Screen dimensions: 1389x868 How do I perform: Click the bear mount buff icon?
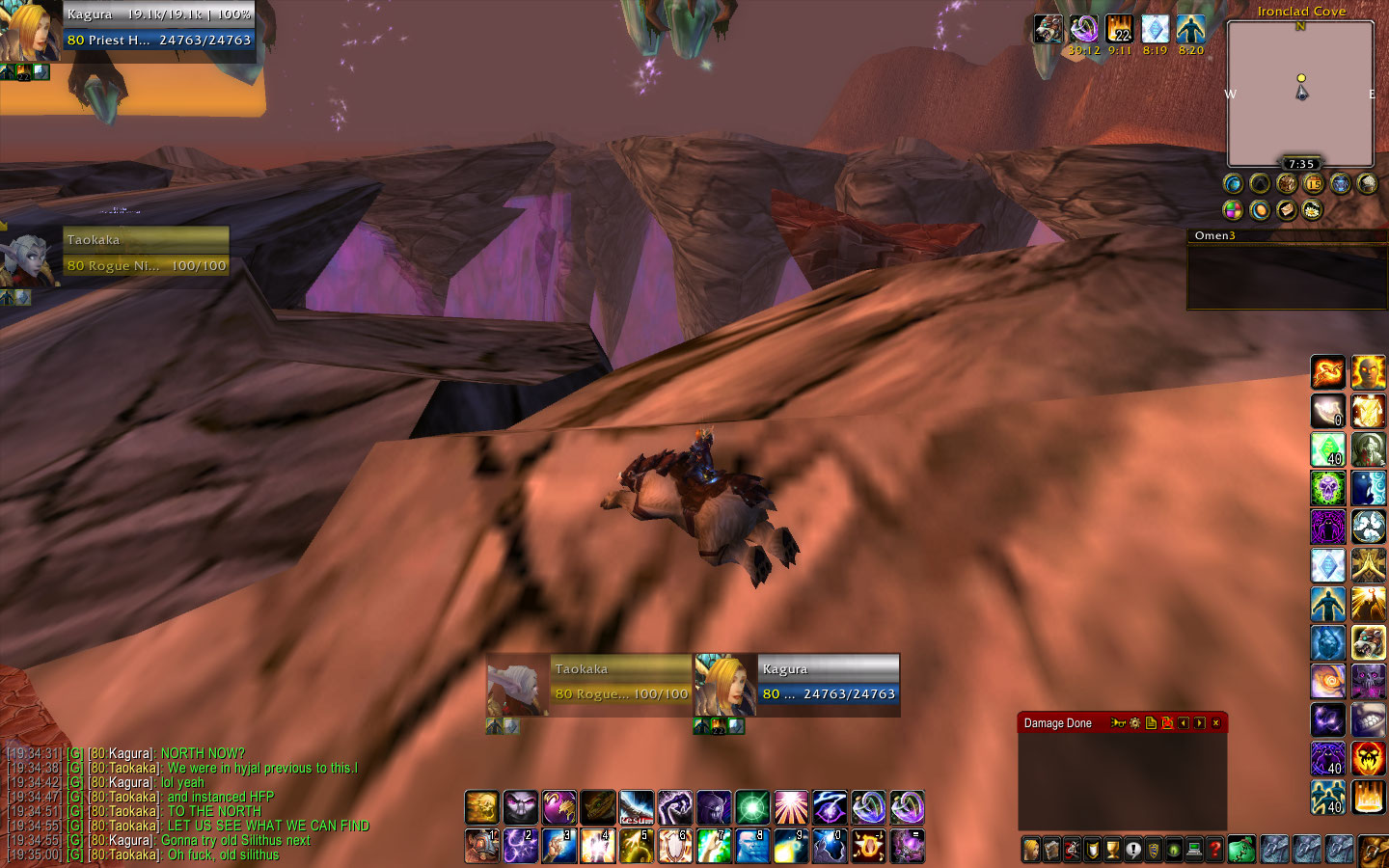(x=1049, y=30)
